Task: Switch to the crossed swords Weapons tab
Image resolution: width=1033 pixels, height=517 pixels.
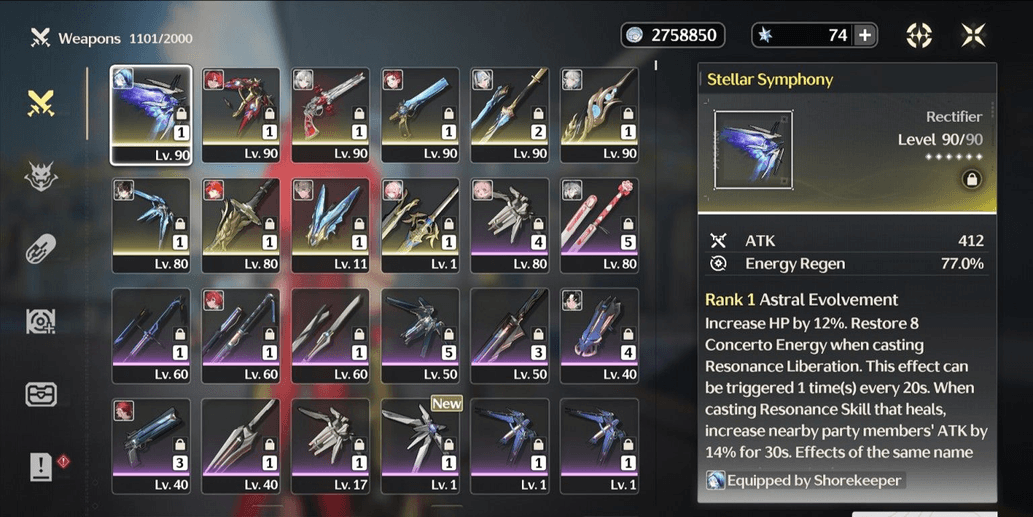Action: click(x=41, y=102)
